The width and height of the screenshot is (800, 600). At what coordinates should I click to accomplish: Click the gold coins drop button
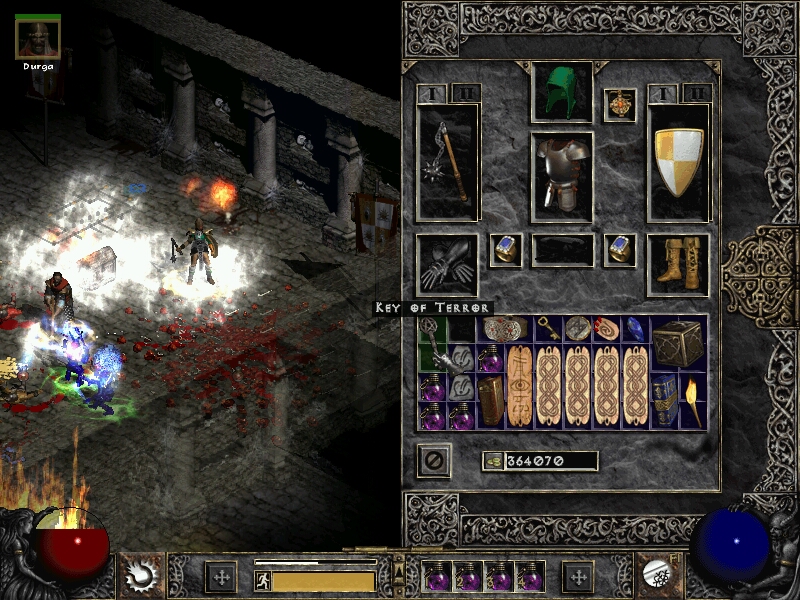pos(493,461)
